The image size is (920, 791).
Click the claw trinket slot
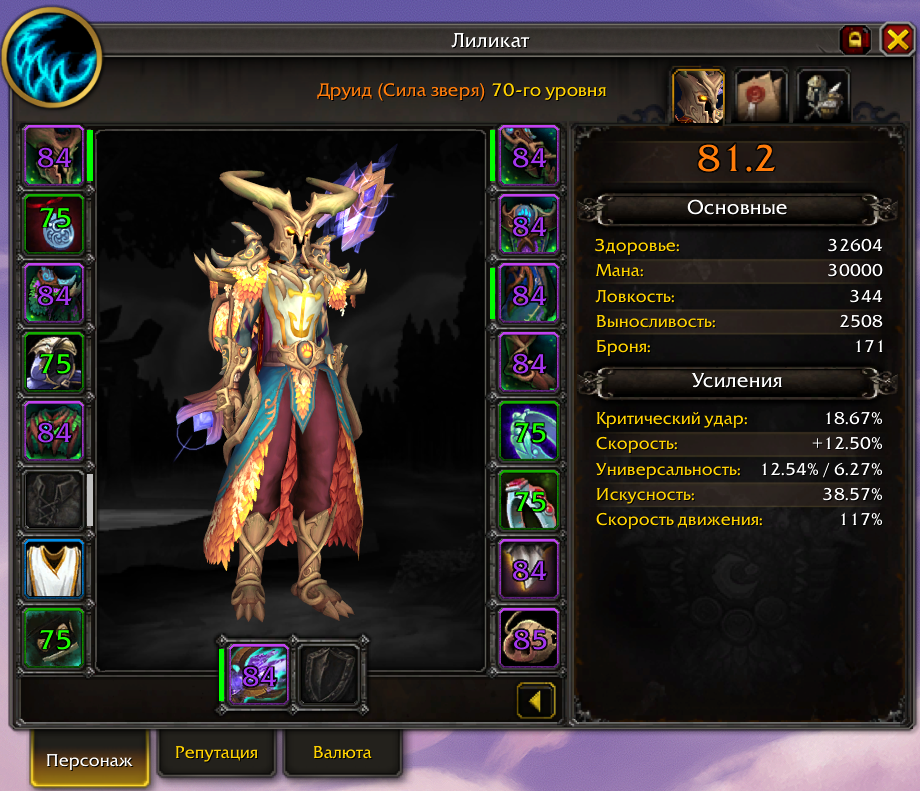[x=528, y=569]
